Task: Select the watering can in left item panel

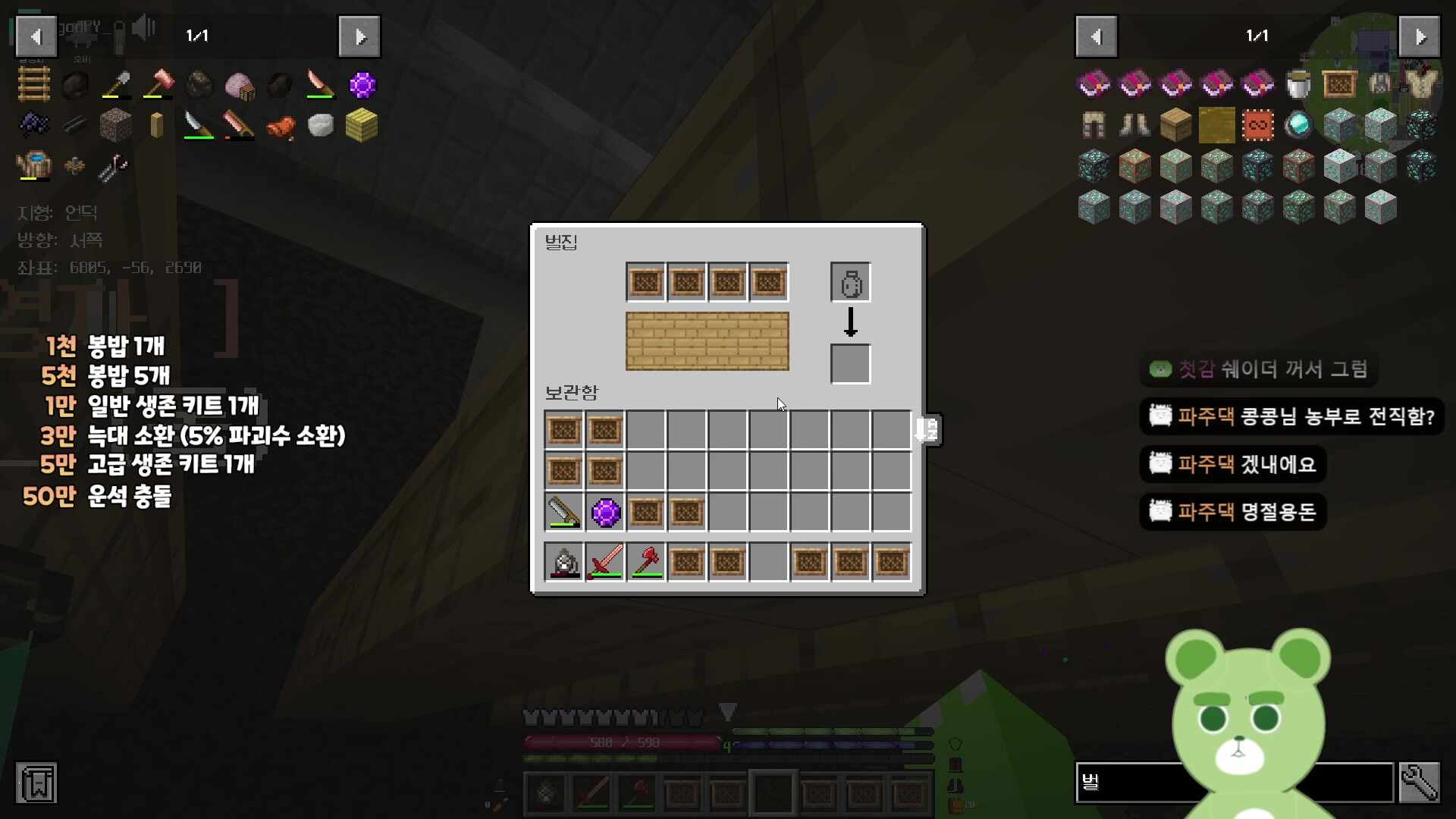Action: click(34, 165)
